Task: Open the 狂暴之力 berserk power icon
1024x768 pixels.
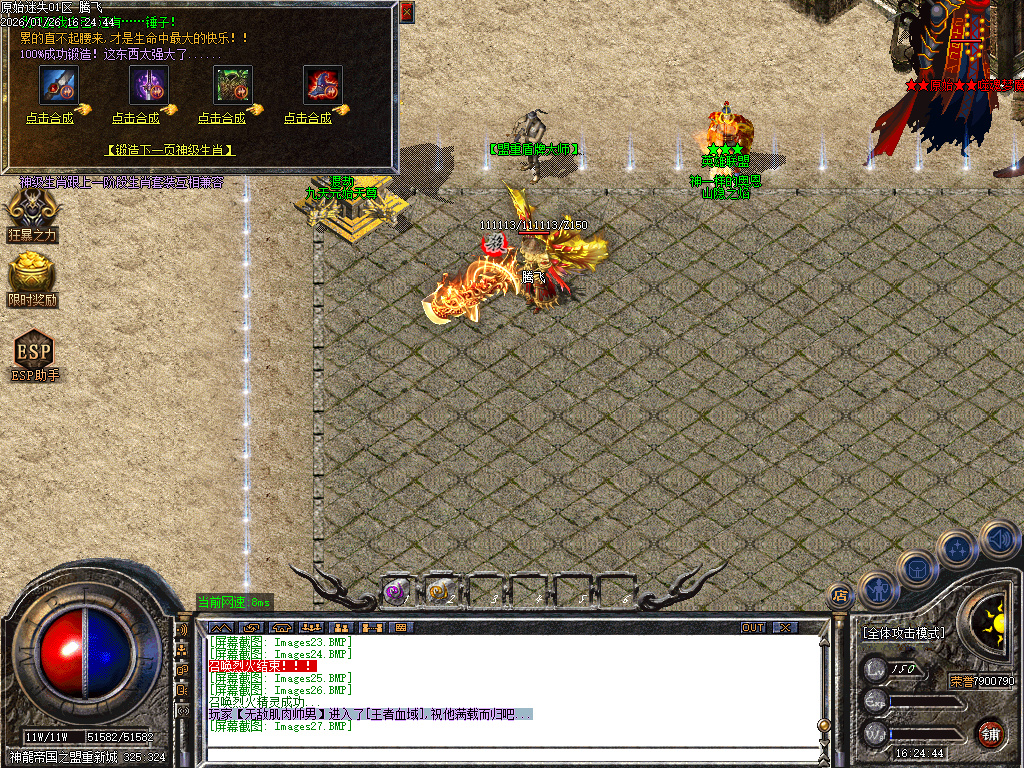Action: coord(33,210)
